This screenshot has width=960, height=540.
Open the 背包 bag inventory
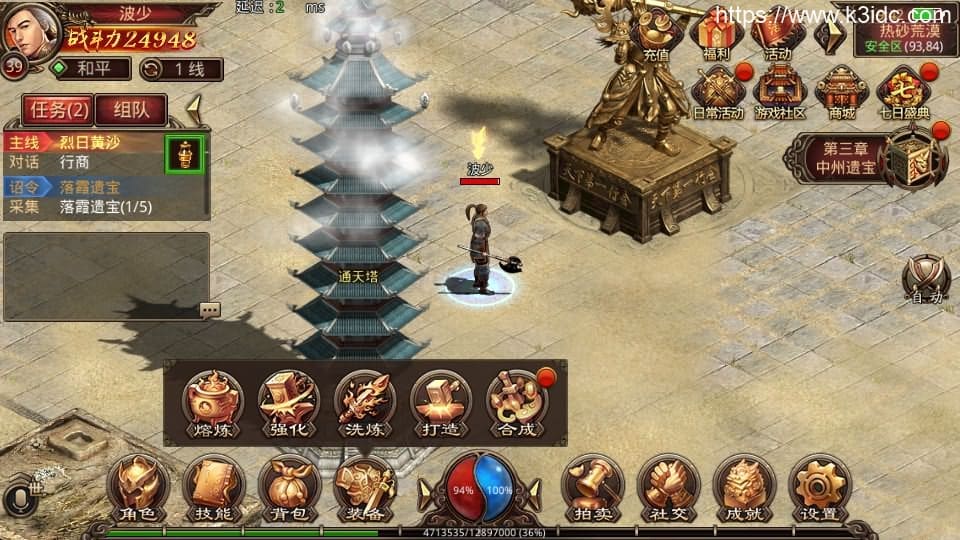289,486
